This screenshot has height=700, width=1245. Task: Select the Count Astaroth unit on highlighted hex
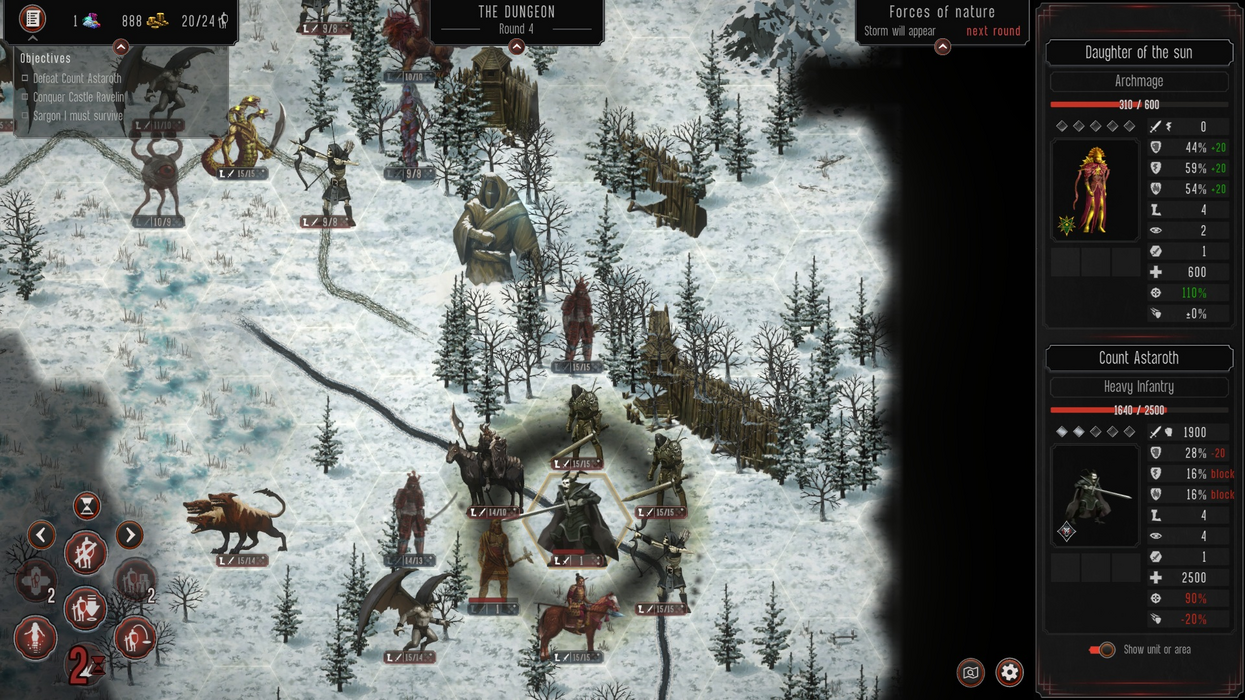(577, 518)
